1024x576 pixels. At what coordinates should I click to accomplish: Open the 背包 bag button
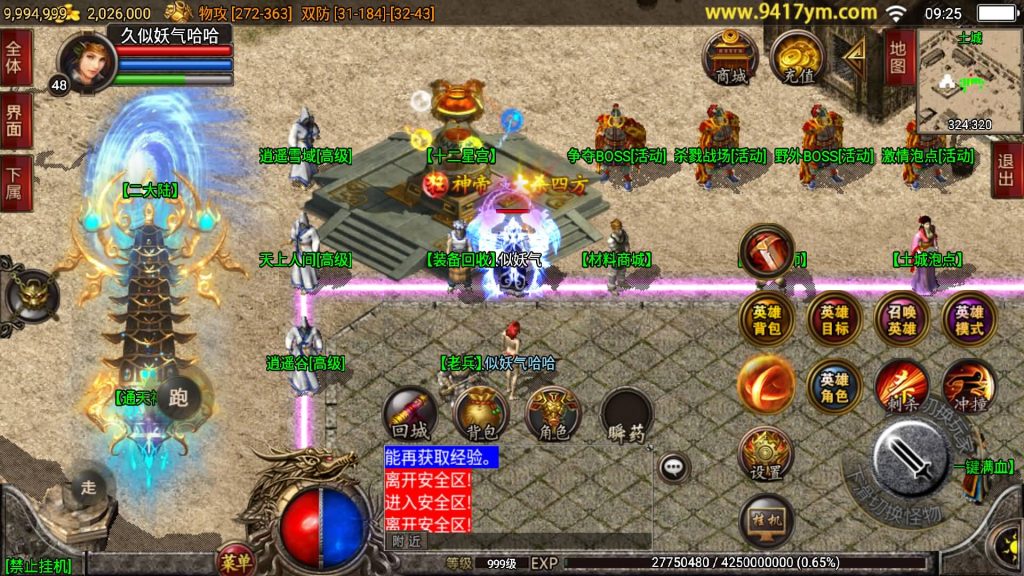coord(481,415)
